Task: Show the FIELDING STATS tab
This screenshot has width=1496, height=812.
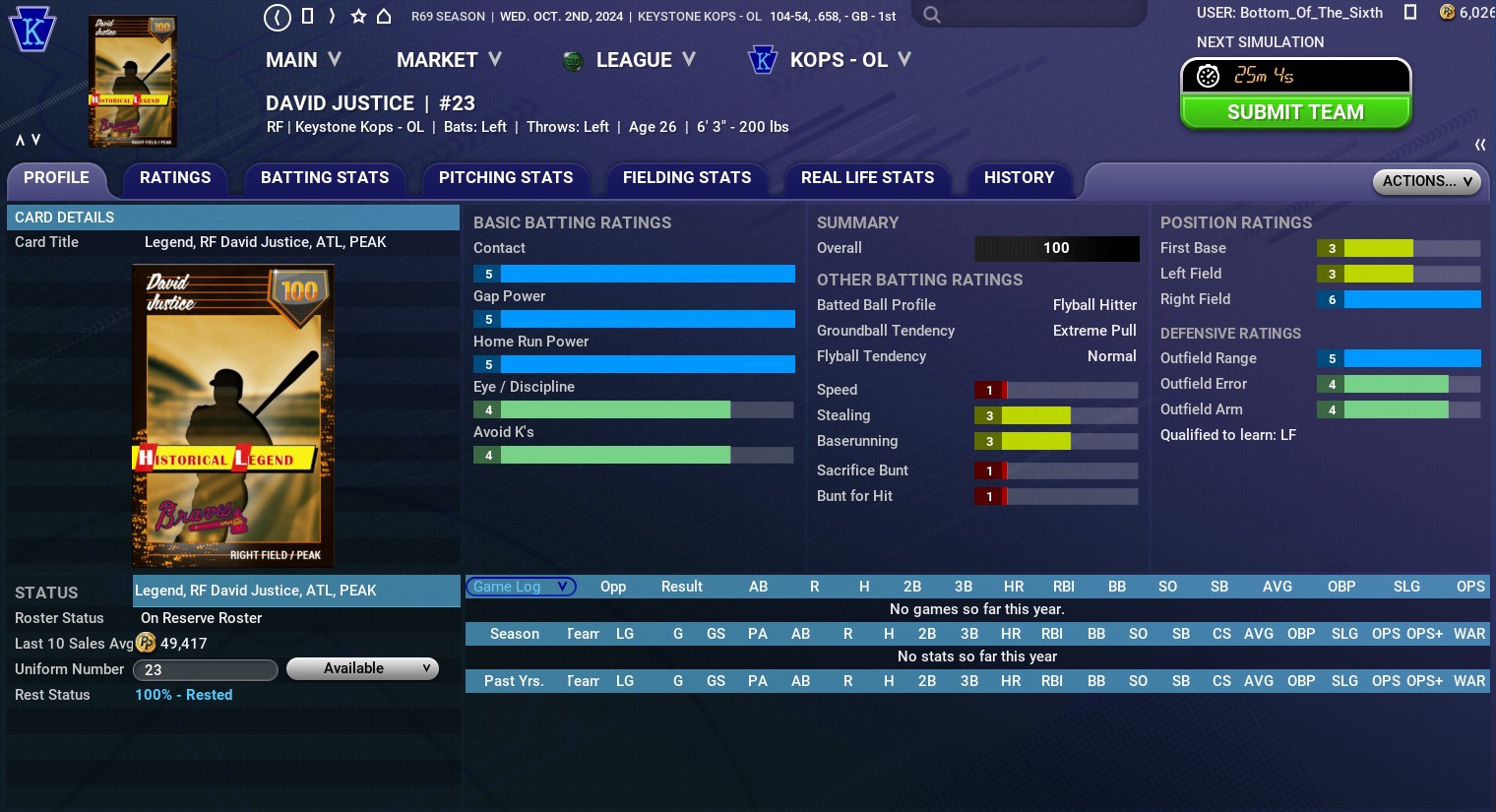Action: pyautogui.click(x=687, y=178)
